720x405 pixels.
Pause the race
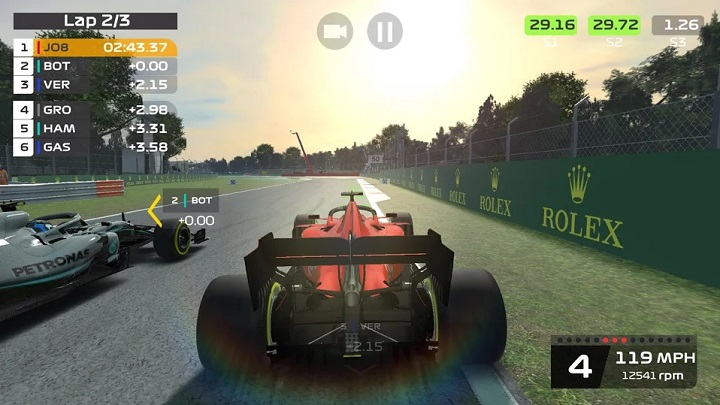[384, 31]
